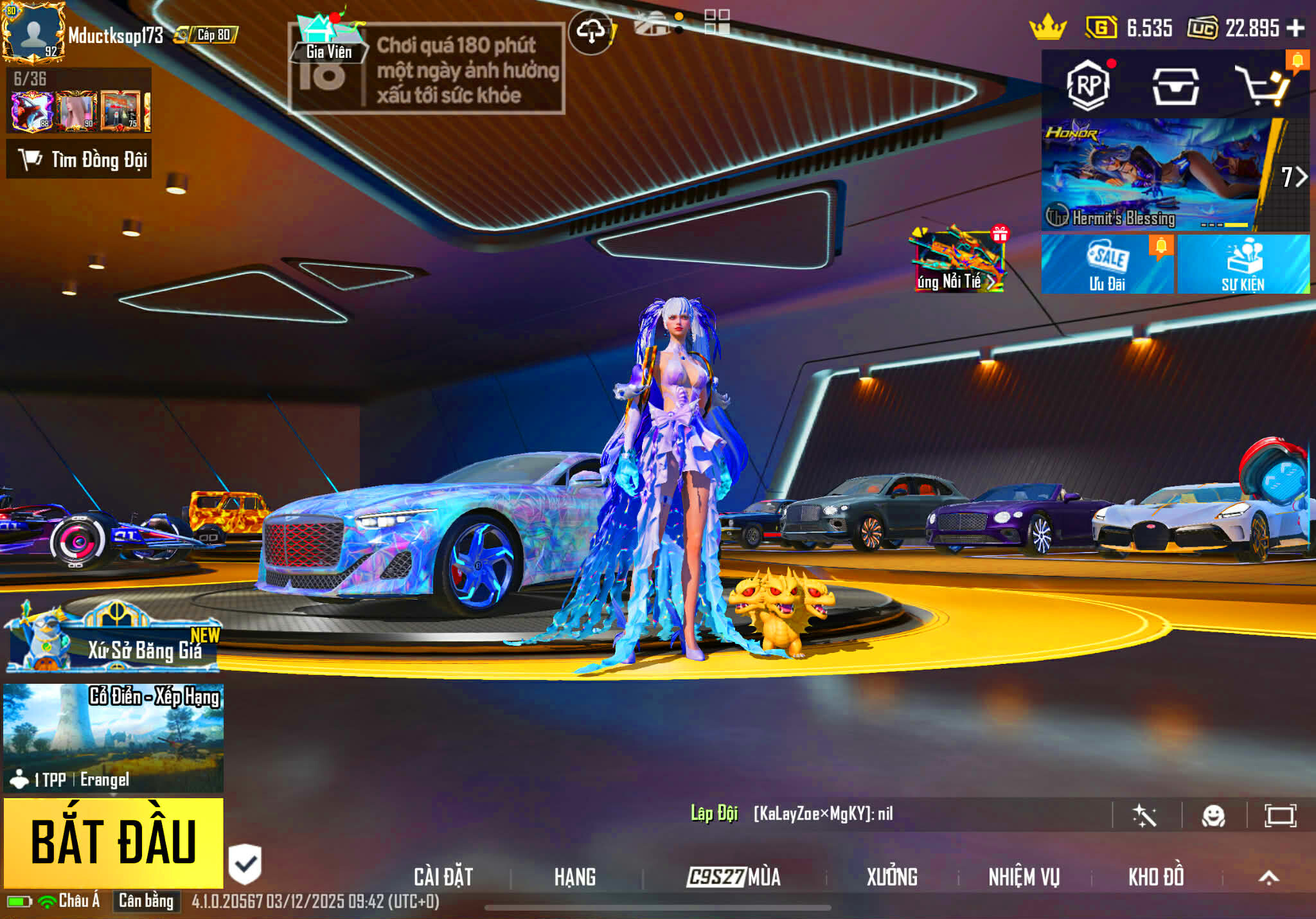Enter the XƯỞNG workshop

[892, 877]
